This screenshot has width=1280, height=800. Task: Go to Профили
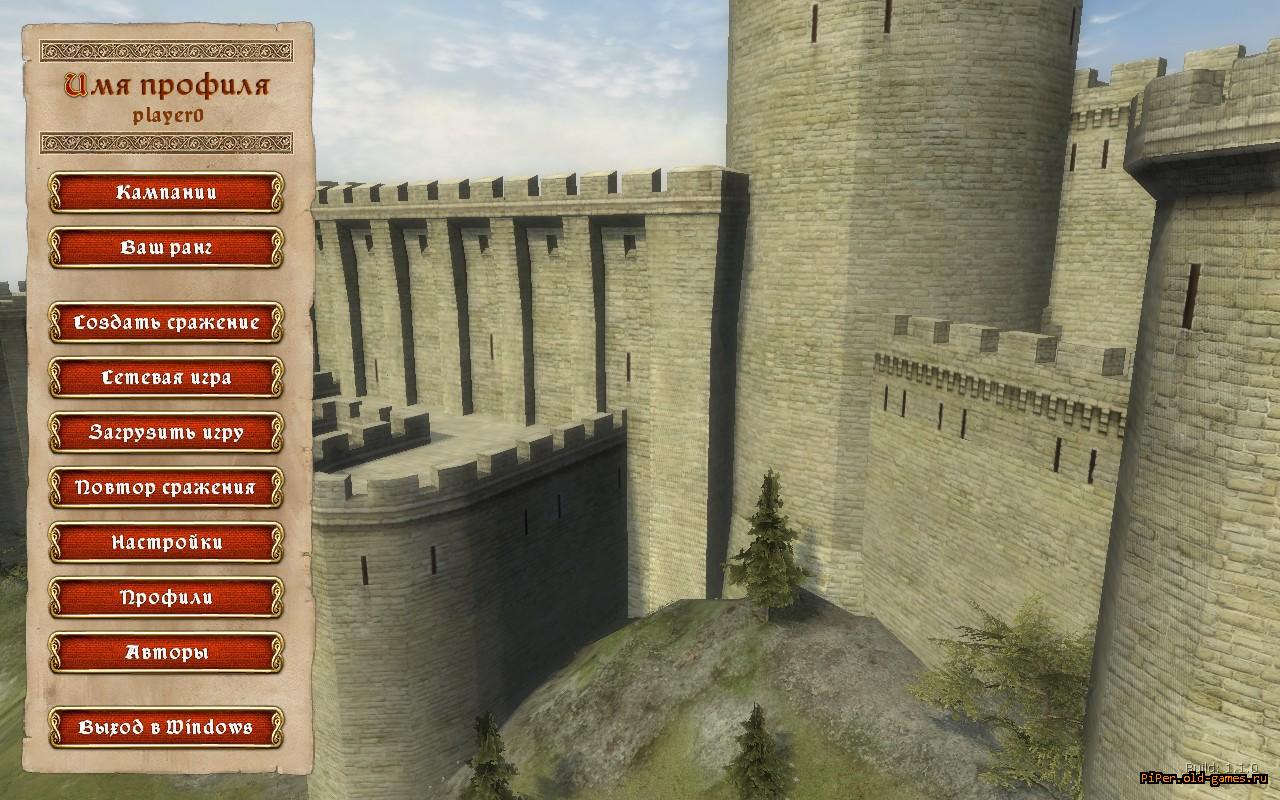coord(166,597)
